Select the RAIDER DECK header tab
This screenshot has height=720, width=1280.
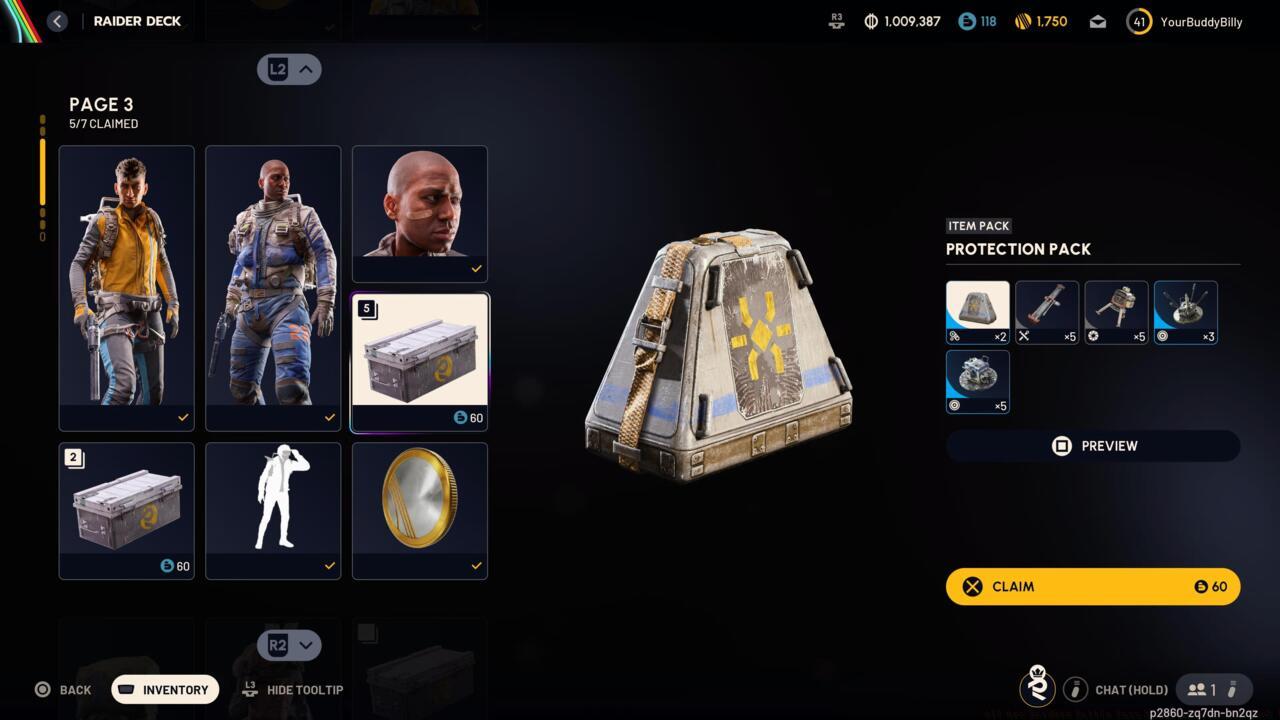pos(136,20)
